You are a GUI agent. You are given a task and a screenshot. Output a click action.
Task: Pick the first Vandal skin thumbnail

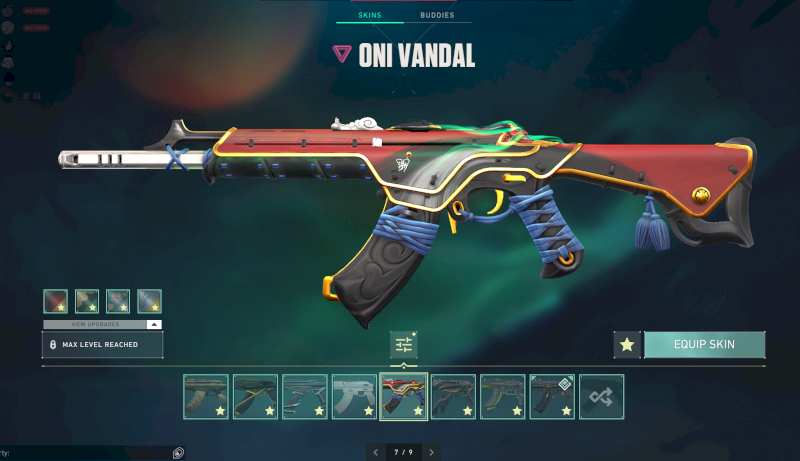click(206, 397)
